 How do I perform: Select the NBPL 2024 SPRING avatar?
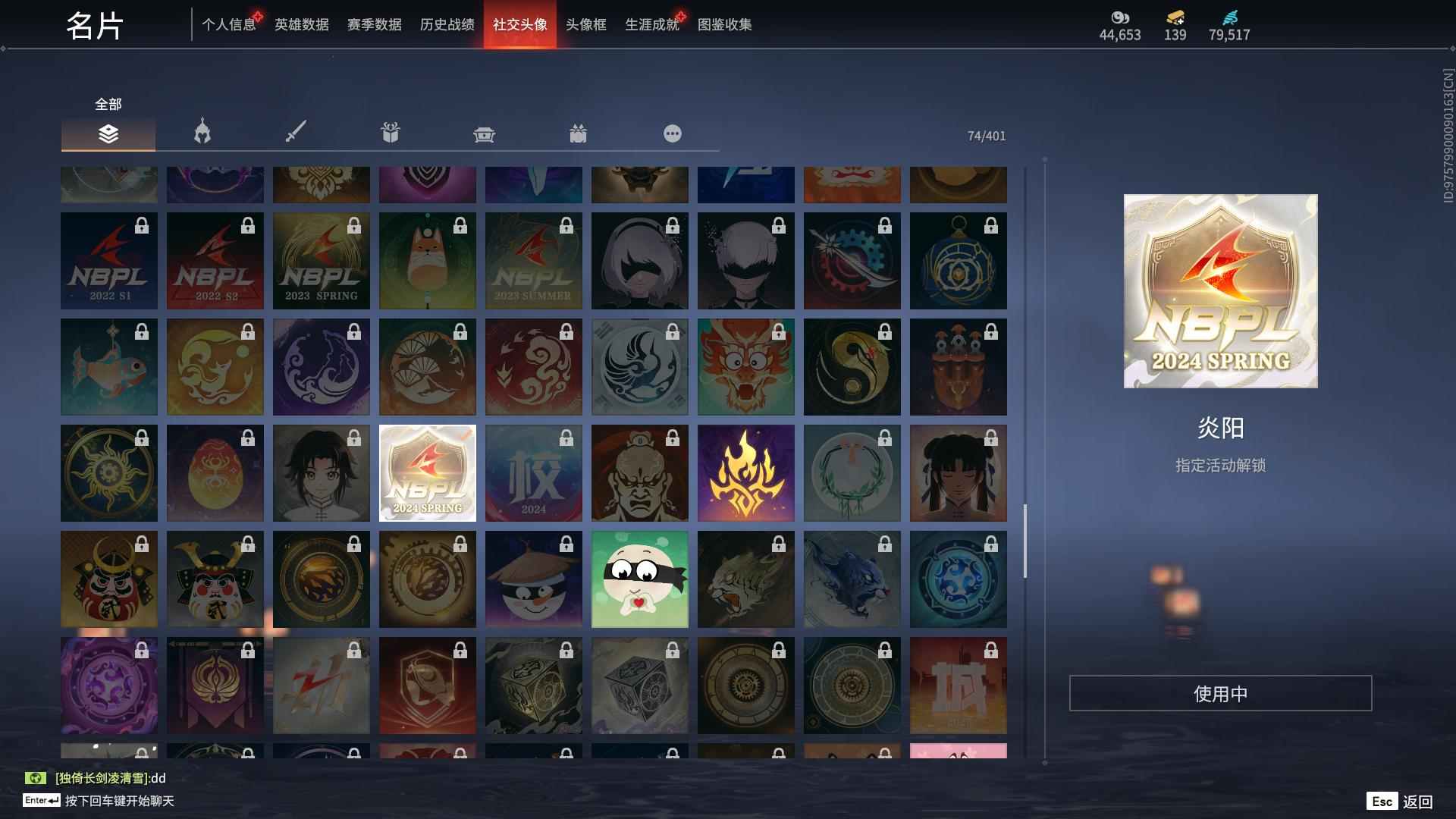(x=427, y=472)
